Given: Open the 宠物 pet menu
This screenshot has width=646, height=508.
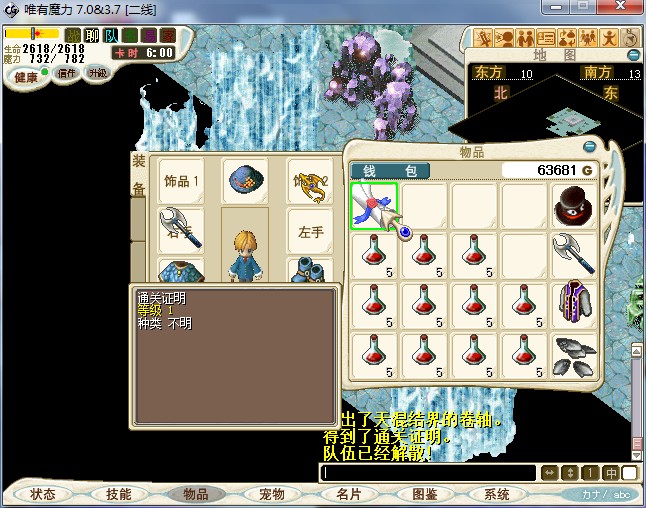Looking at the screenshot, I should click(271, 494).
